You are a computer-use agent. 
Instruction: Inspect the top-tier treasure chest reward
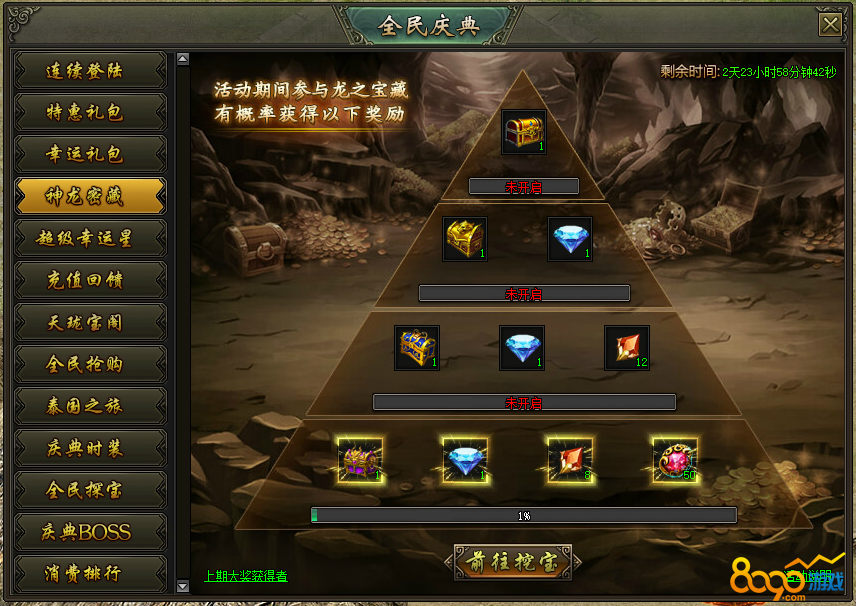coord(524,132)
